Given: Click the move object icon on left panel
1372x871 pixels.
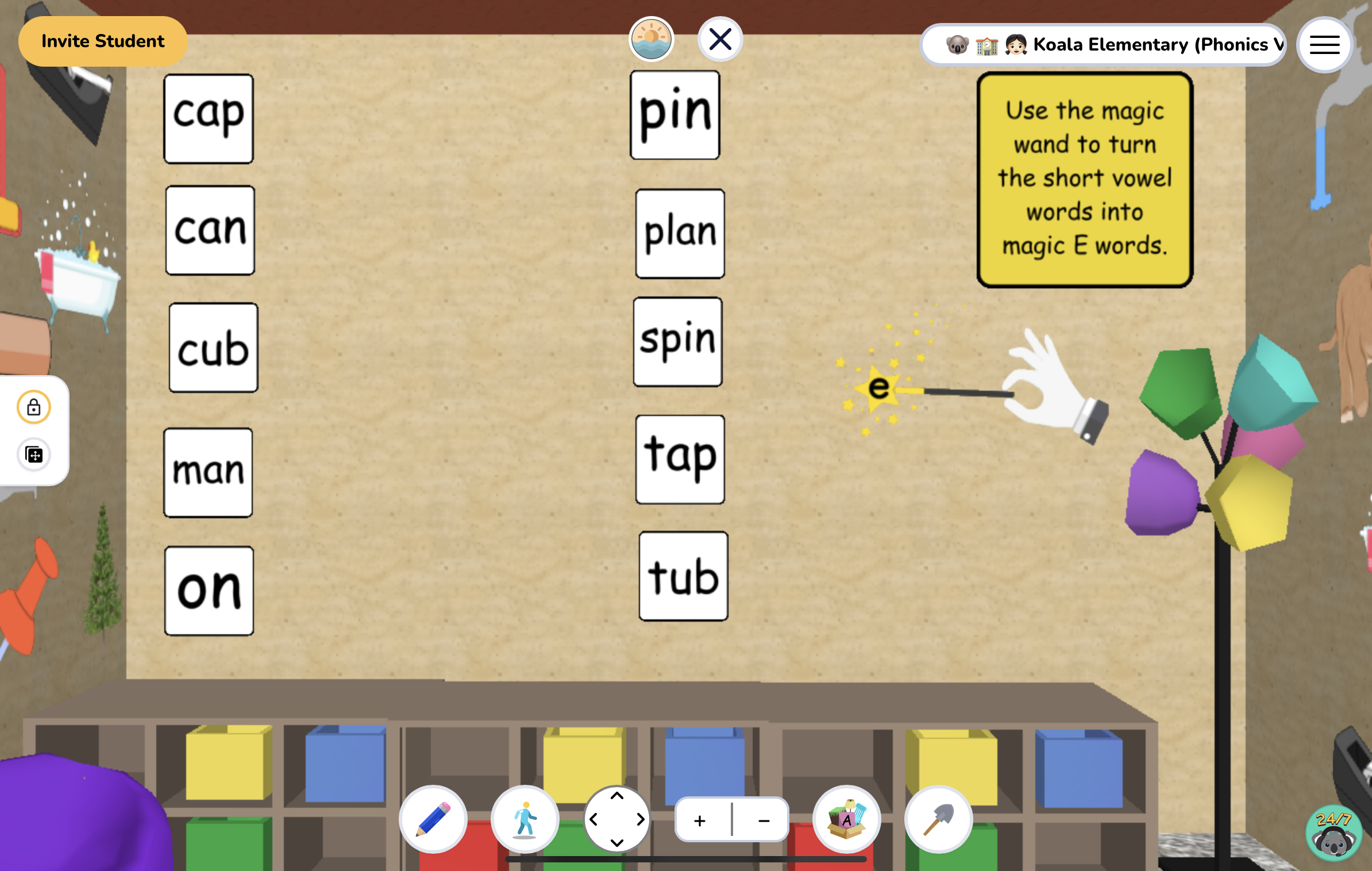Looking at the screenshot, I should (34, 454).
